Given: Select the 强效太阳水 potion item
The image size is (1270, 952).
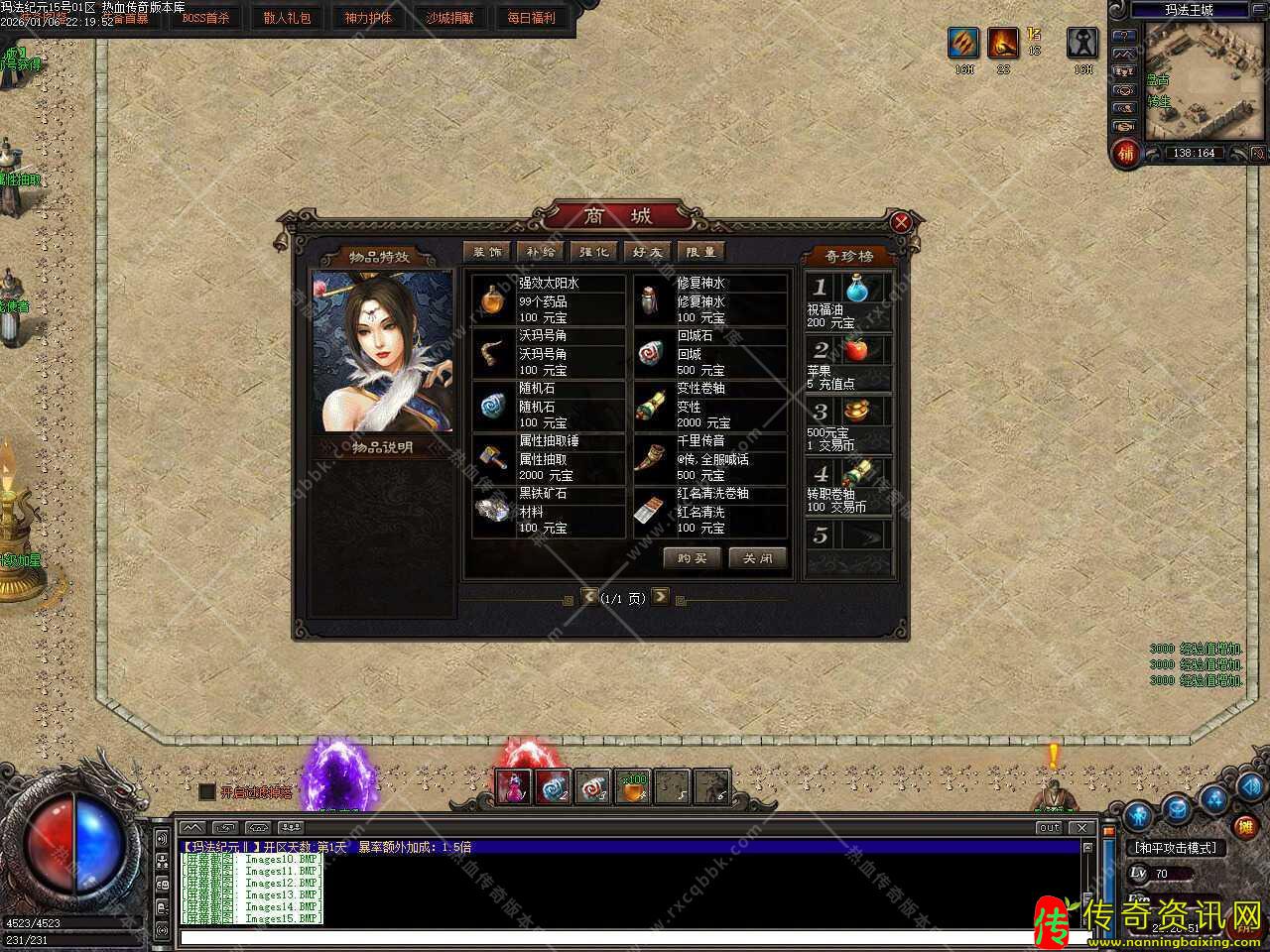Looking at the screenshot, I should 549,299.
